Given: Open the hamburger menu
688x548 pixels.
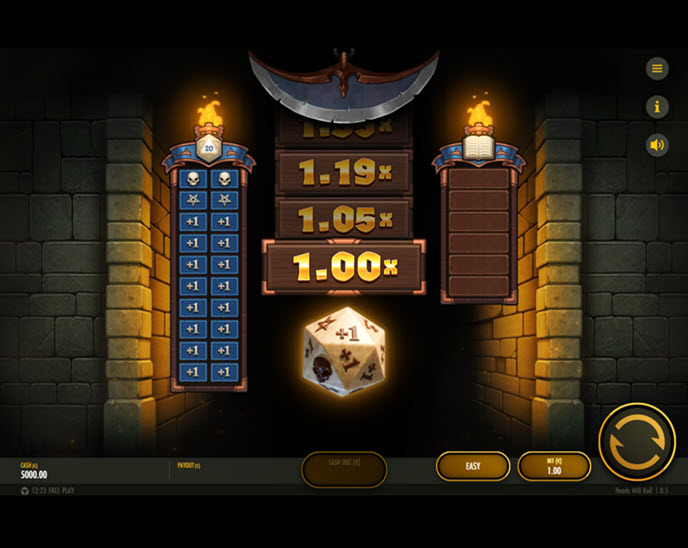Looking at the screenshot, I should pos(657,68).
